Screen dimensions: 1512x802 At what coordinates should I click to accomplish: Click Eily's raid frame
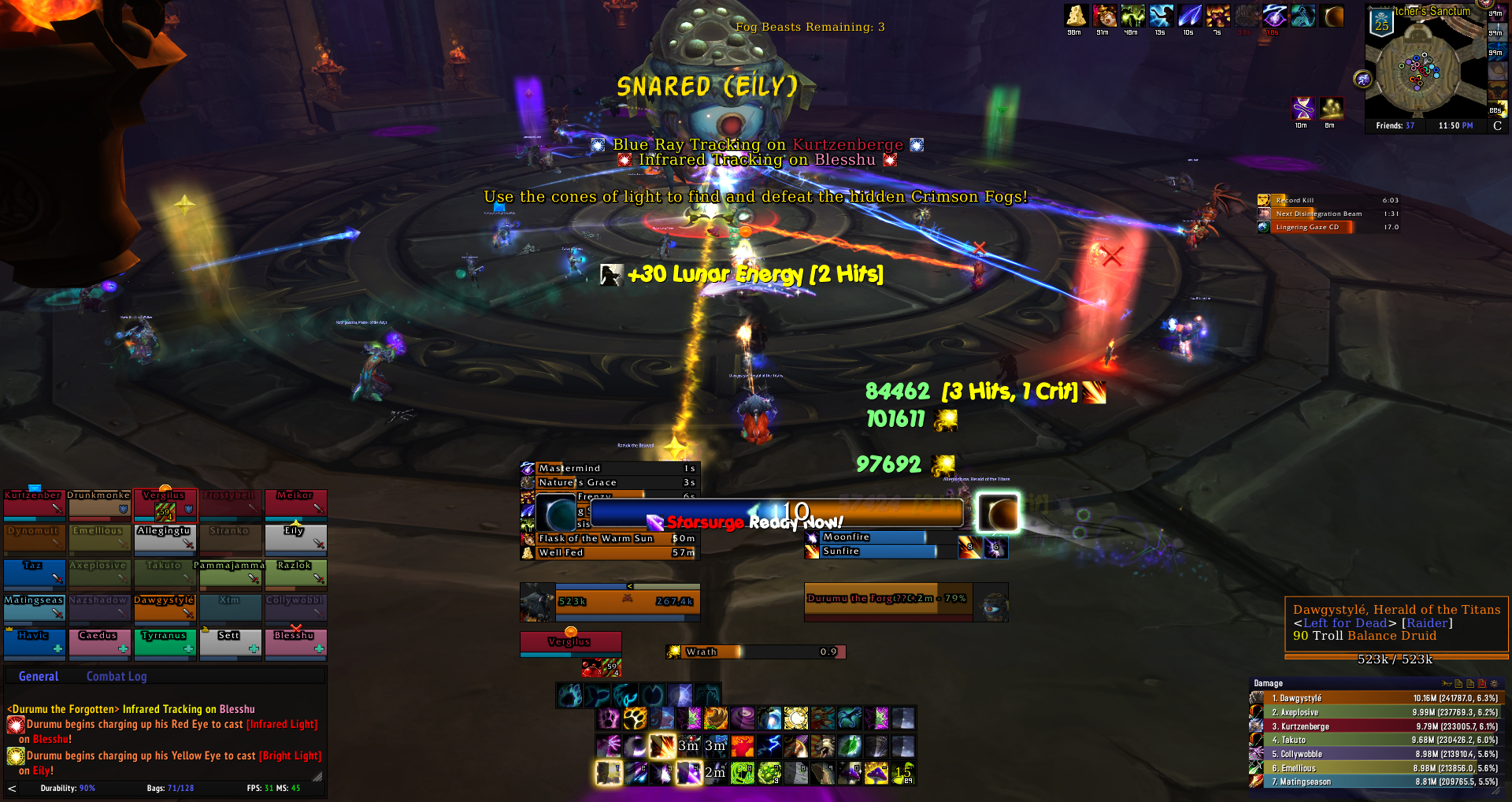tap(295, 539)
